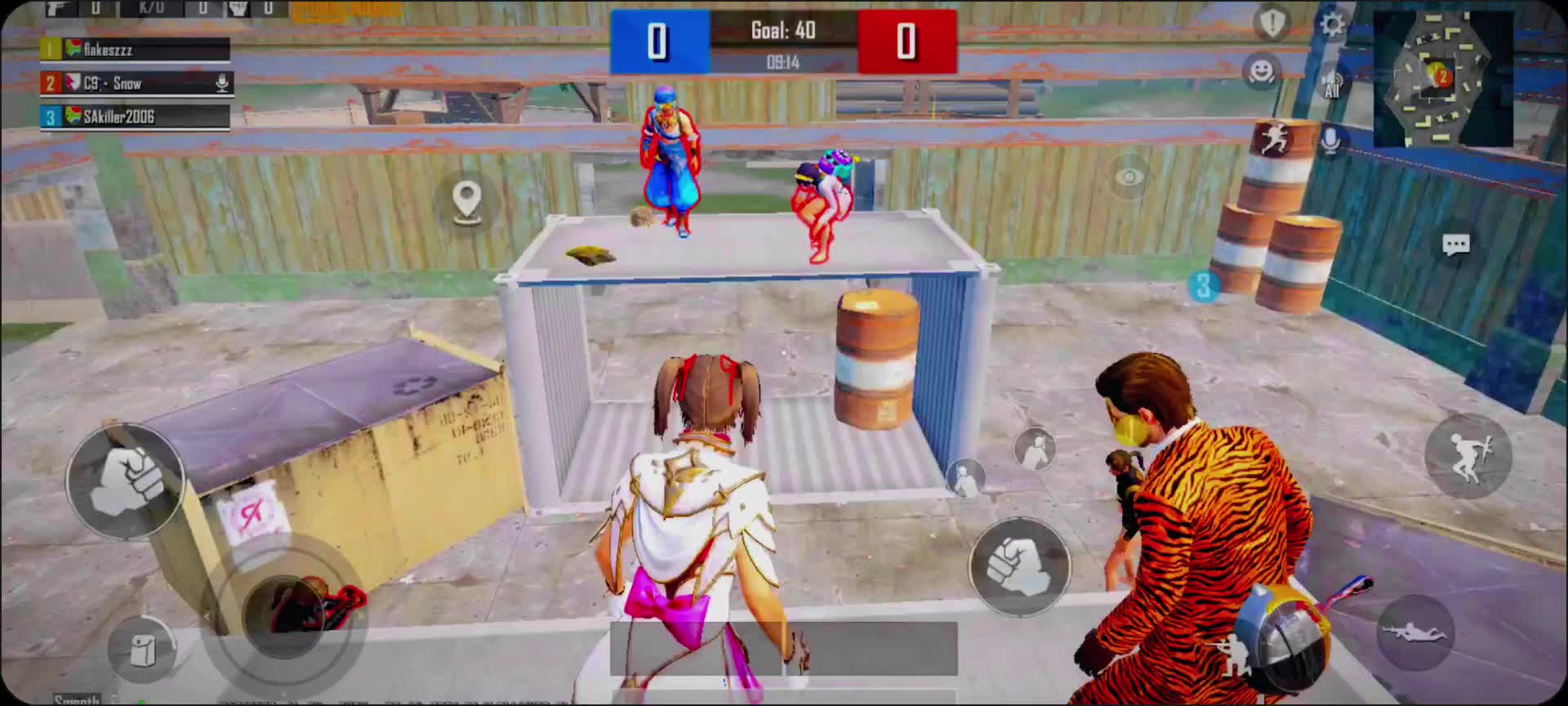Tap the location pin marker button
Viewport: 1568px width, 706px height.
467,200
